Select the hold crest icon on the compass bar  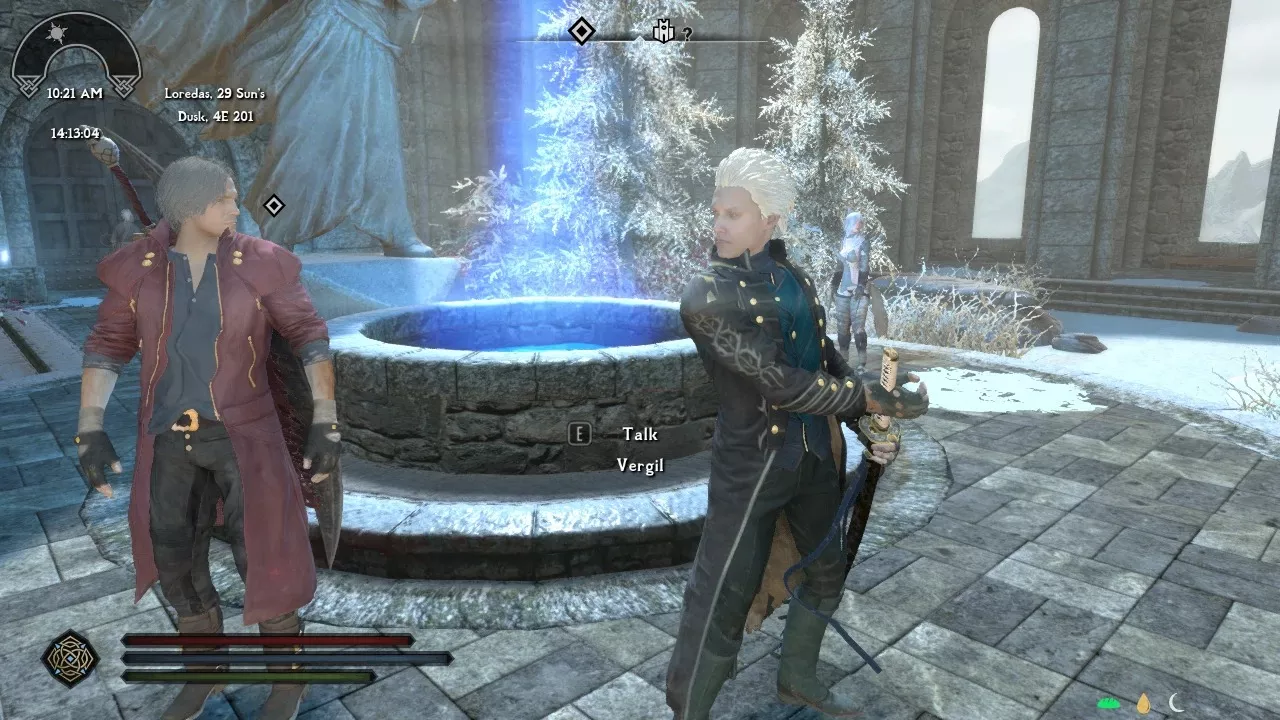(663, 28)
